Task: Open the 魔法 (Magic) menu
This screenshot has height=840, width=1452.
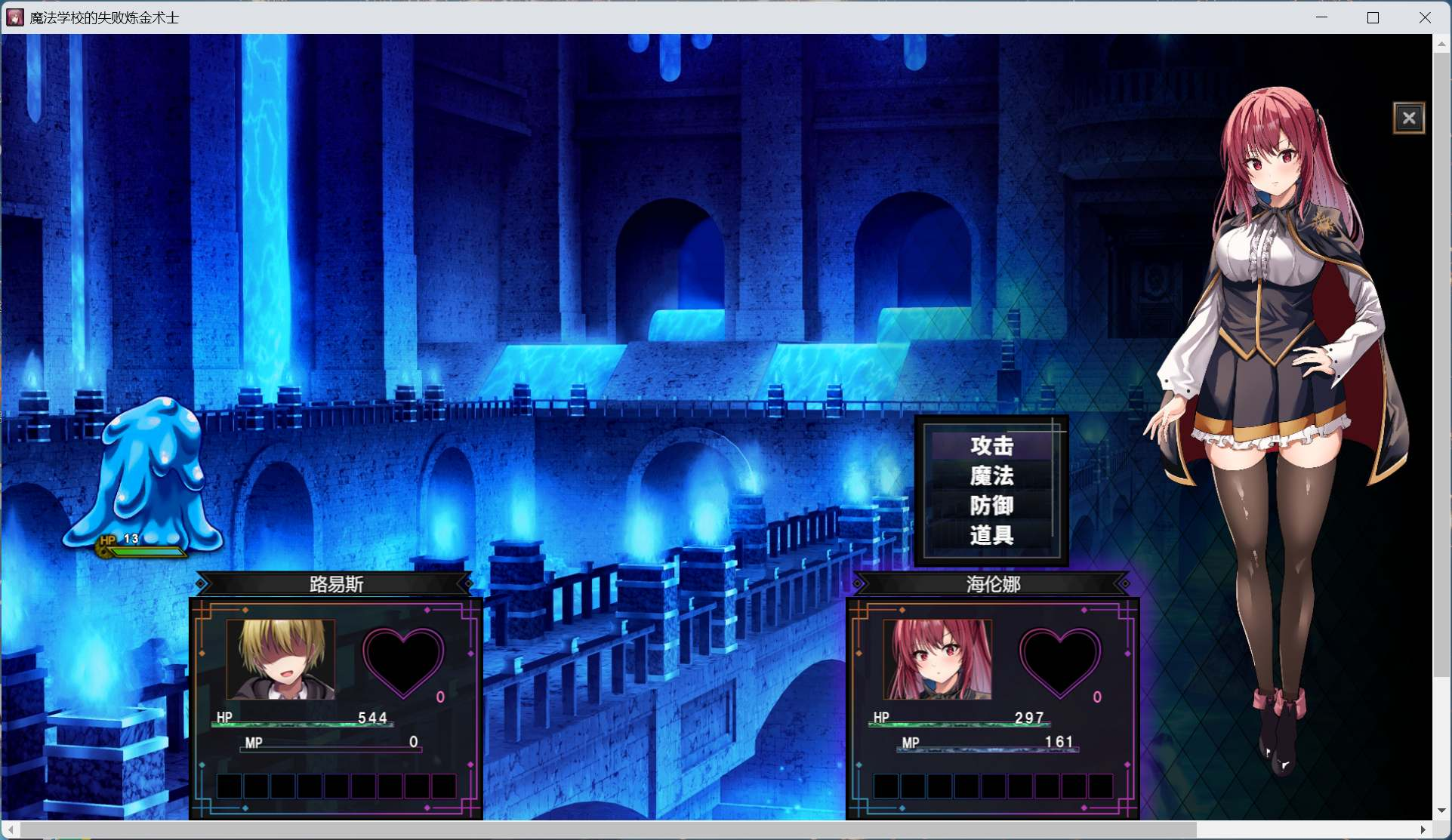Action: 991,475
